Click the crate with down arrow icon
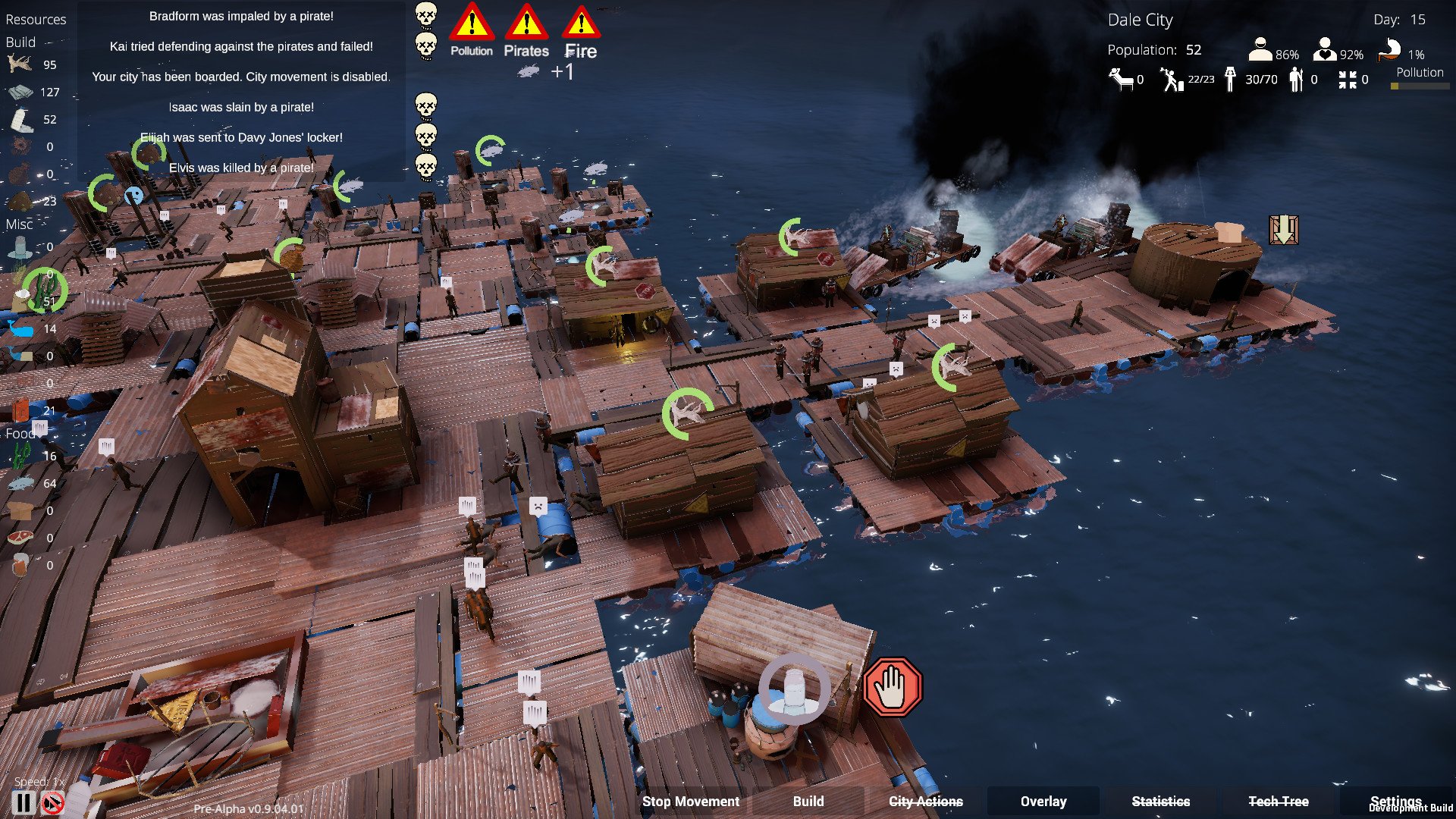 tap(1283, 229)
